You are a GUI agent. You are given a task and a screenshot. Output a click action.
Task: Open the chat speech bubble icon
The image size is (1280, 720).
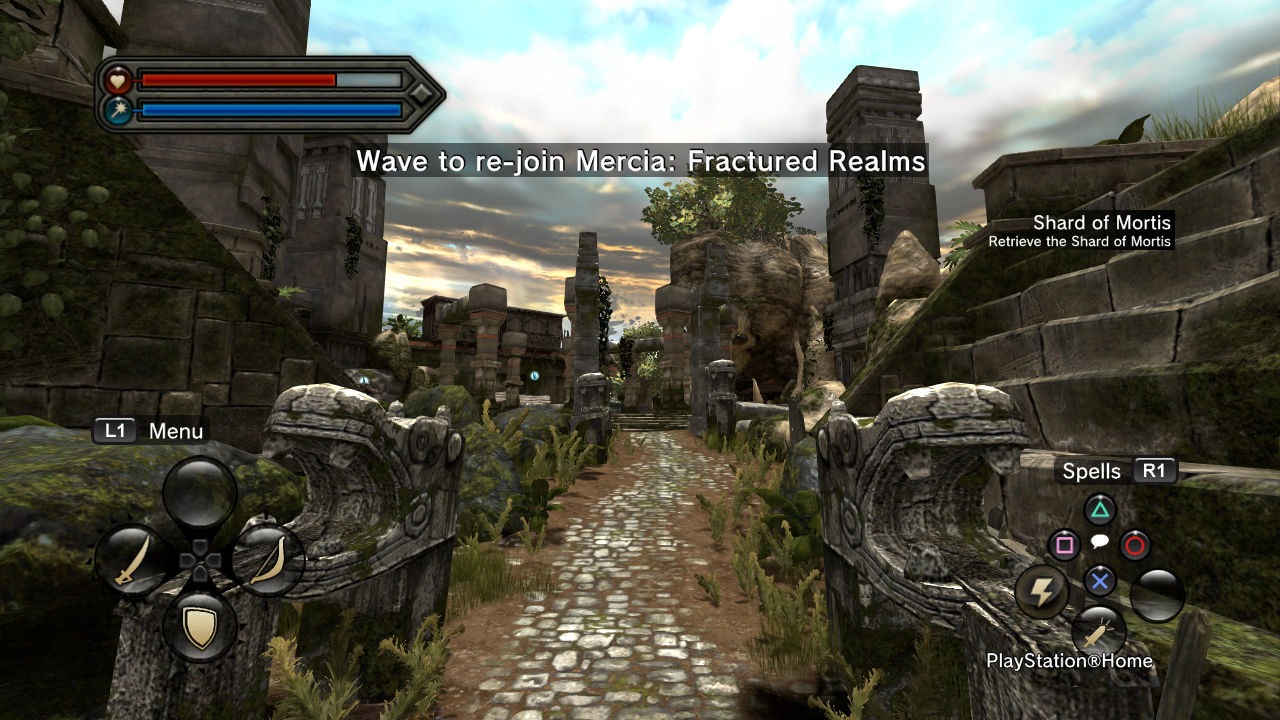pyautogui.click(x=1099, y=542)
